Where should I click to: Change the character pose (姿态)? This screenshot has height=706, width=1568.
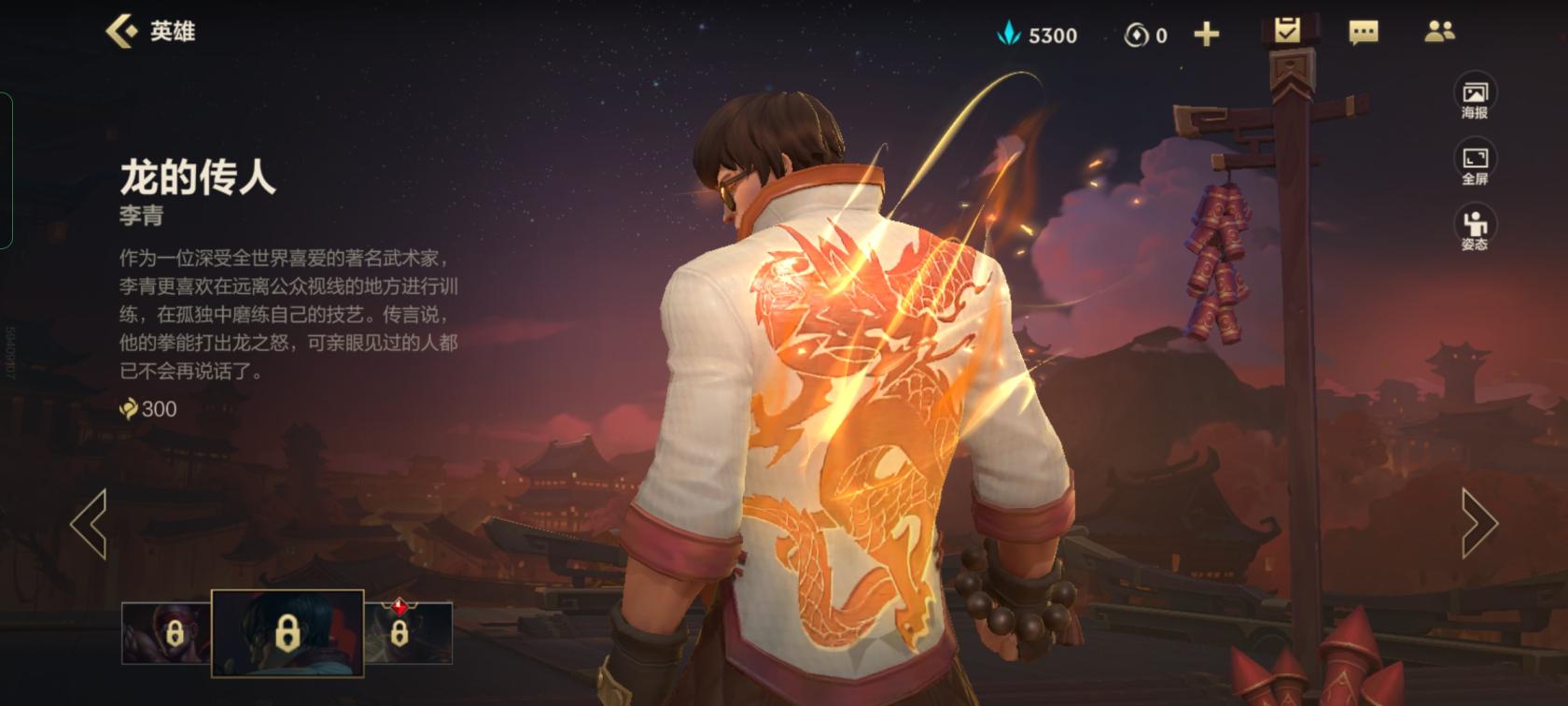[x=1475, y=230]
